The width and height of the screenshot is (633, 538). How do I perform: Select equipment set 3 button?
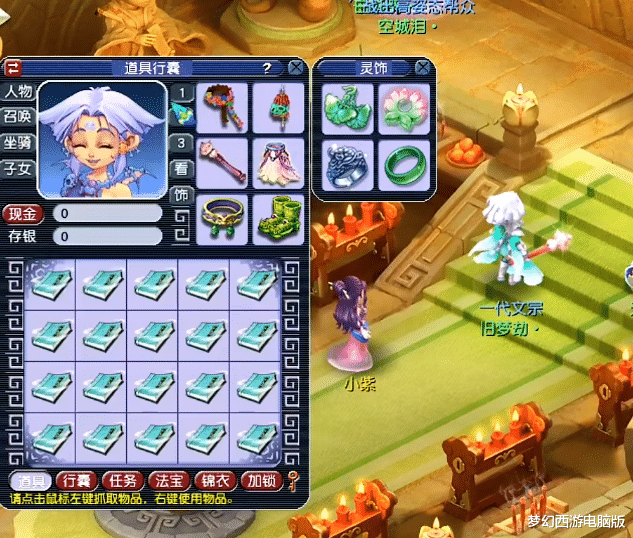coord(181,143)
